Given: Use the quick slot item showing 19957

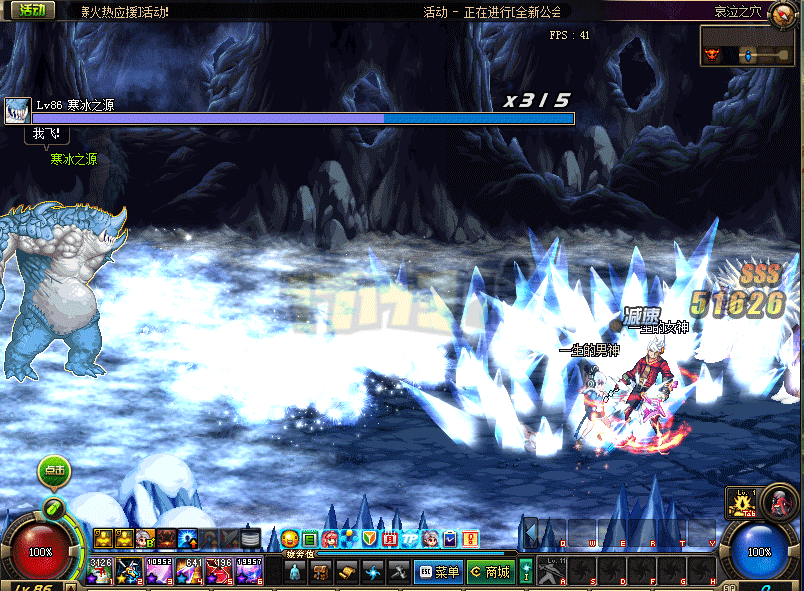Looking at the screenshot, I should click(x=249, y=572).
